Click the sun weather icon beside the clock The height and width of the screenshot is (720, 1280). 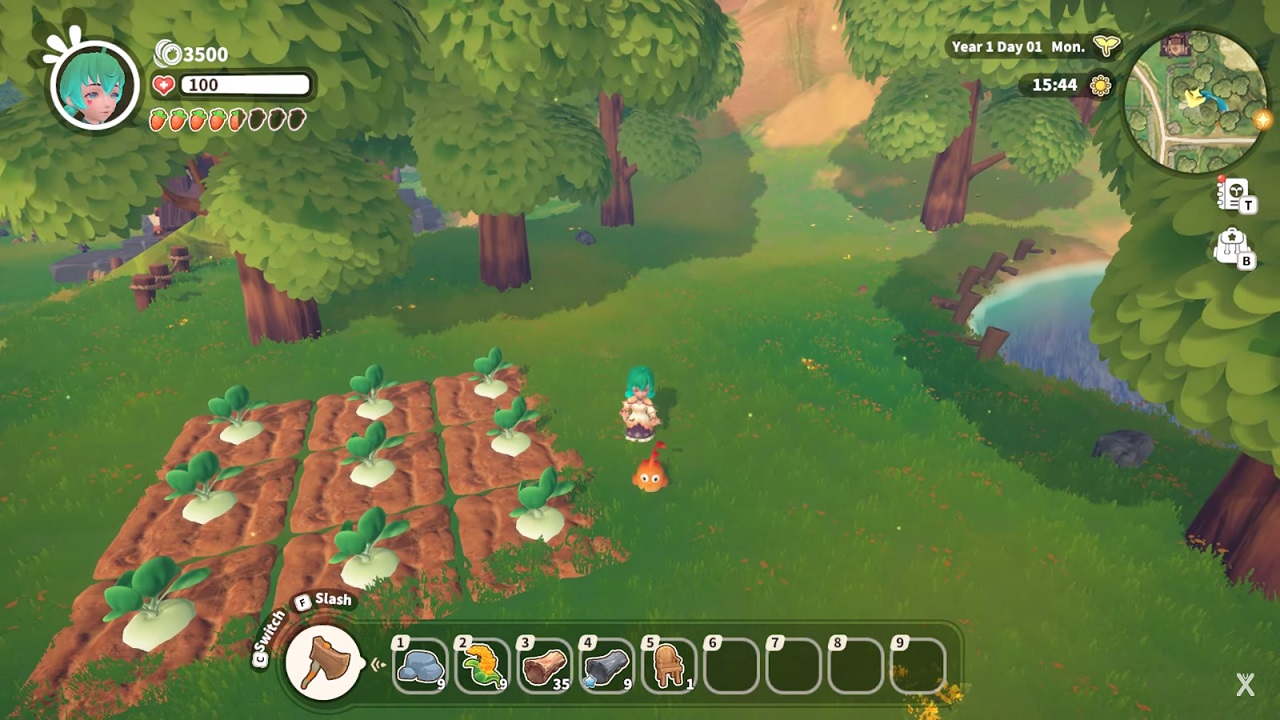[1101, 85]
